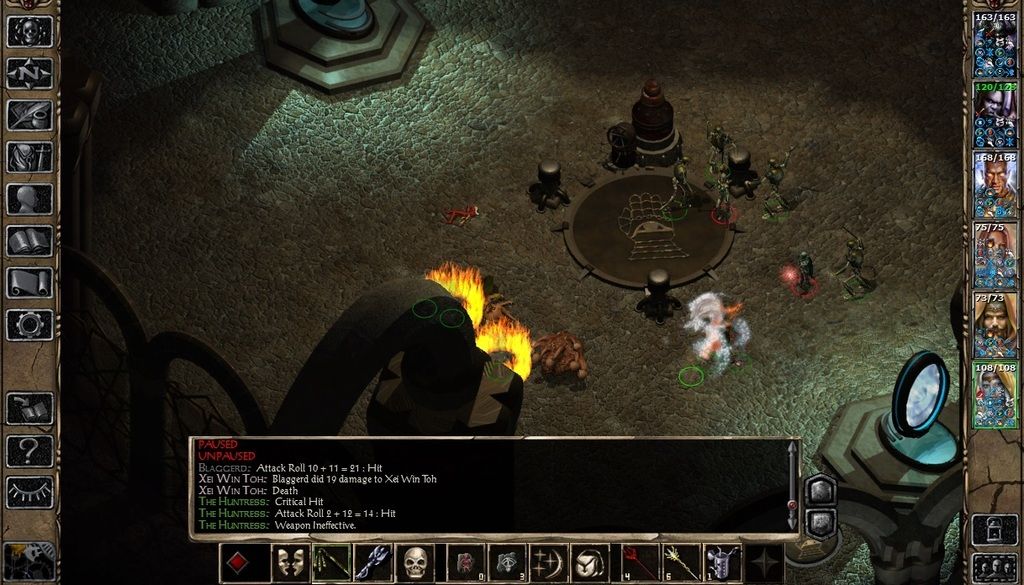The image size is (1024, 585).
Task: Click the question mark help button
Action: [x=29, y=450]
